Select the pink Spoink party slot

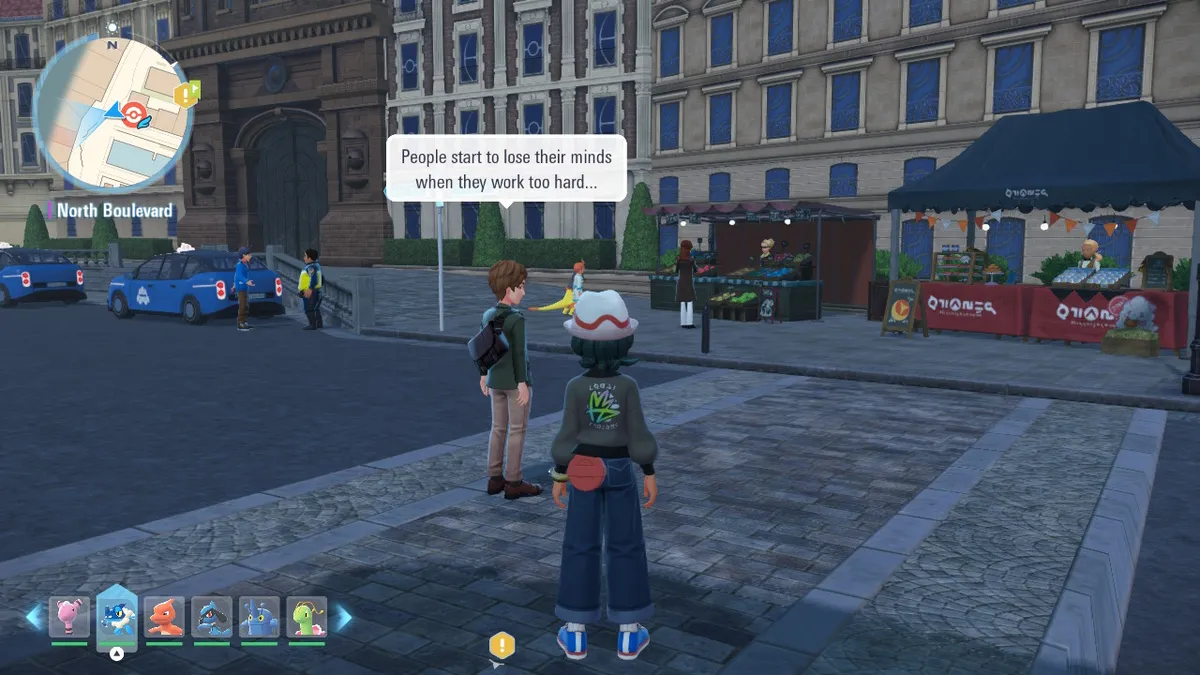(x=69, y=617)
